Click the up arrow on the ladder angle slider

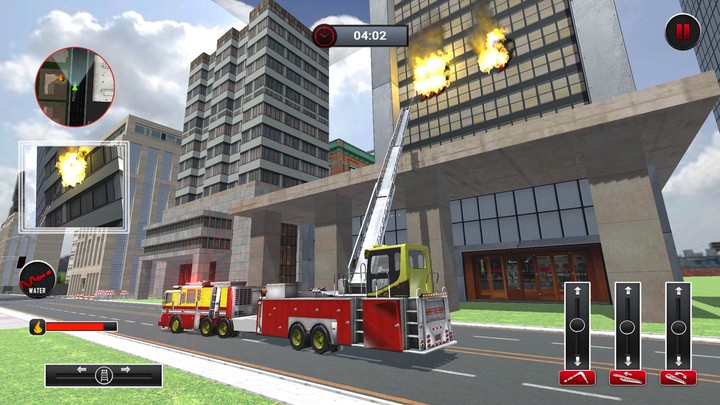[x=577, y=292]
